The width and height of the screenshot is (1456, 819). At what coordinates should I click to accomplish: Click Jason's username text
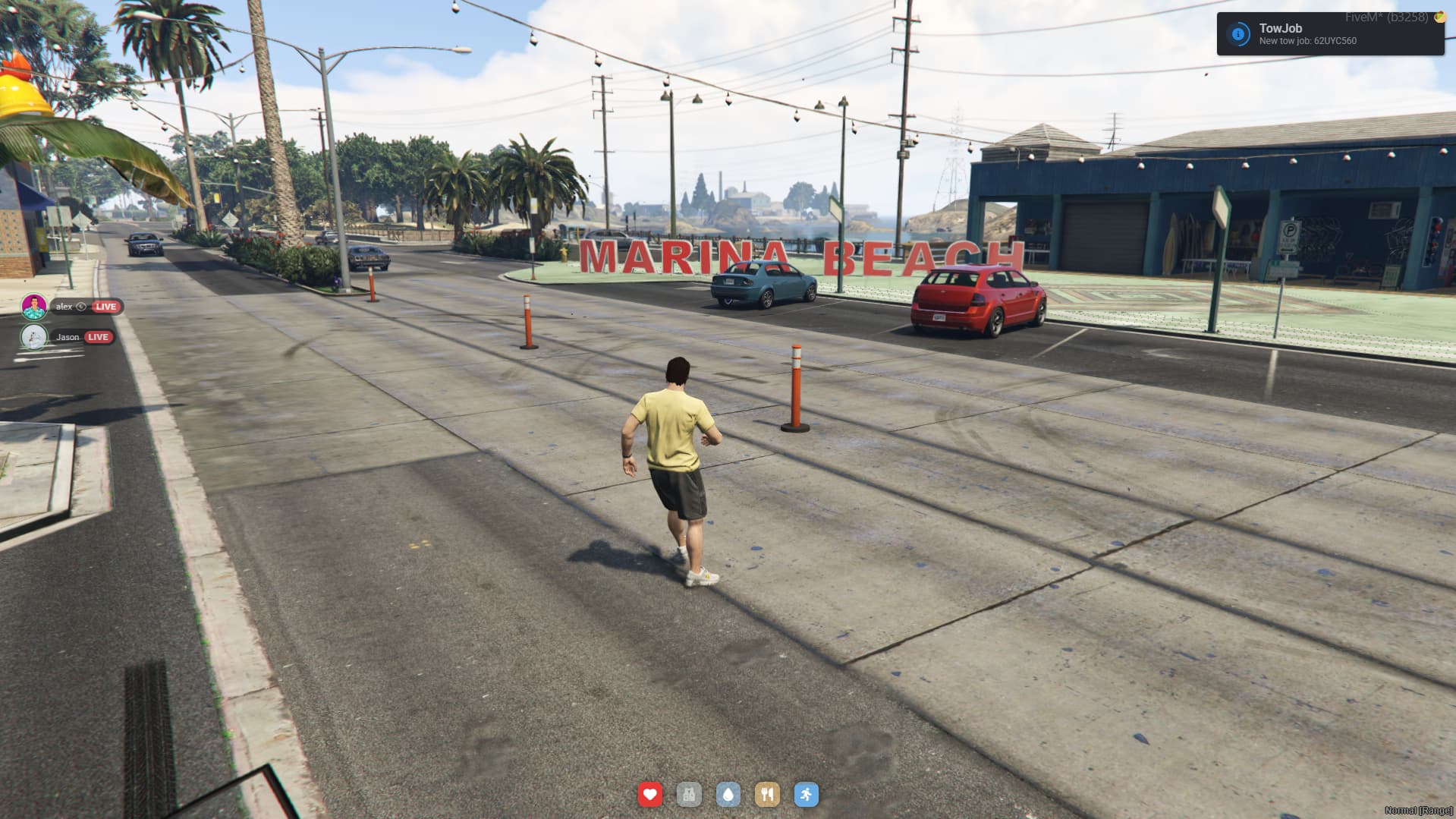[x=67, y=337]
